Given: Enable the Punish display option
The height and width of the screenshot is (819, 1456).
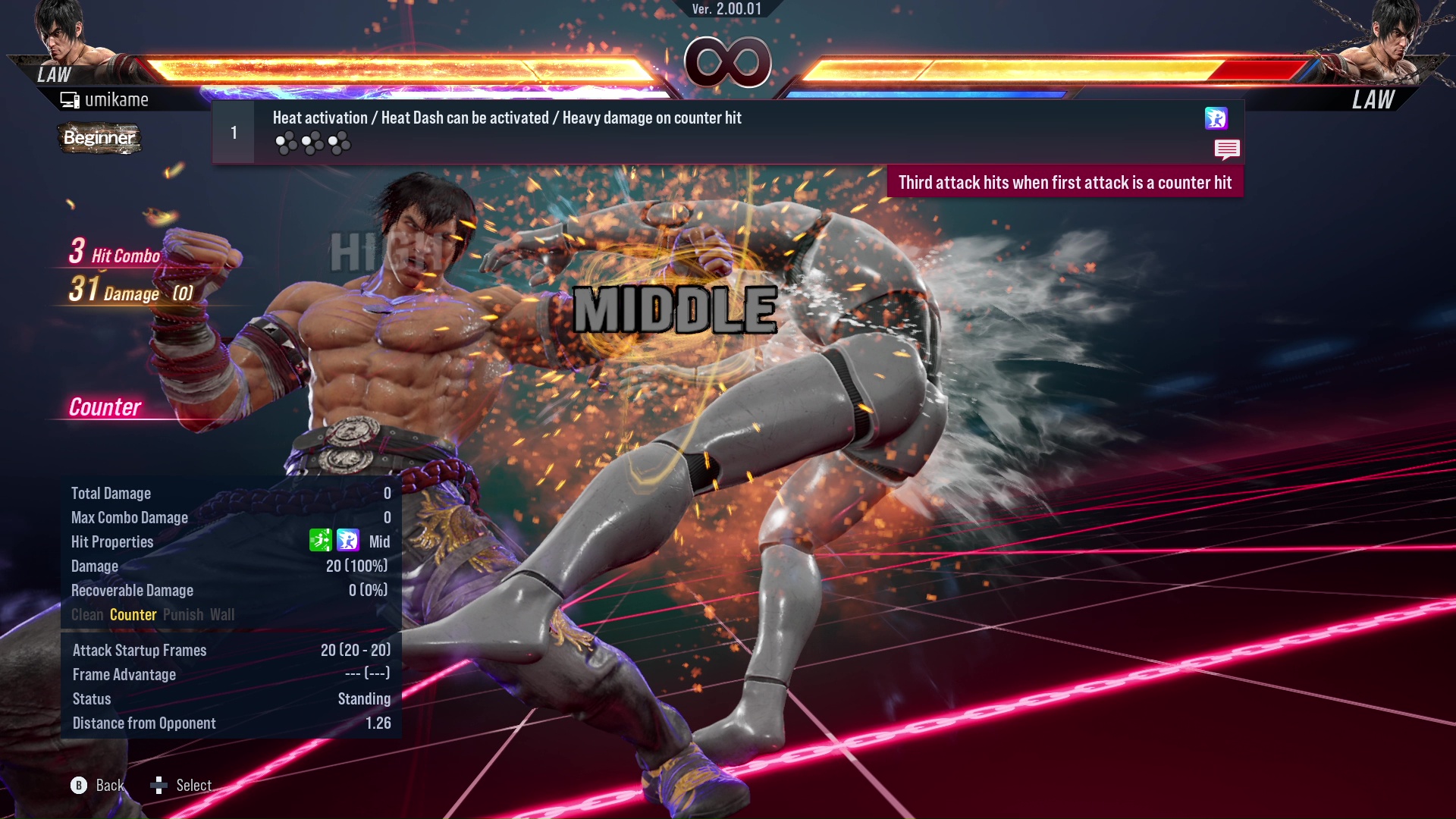Looking at the screenshot, I should tap(182, 614).
